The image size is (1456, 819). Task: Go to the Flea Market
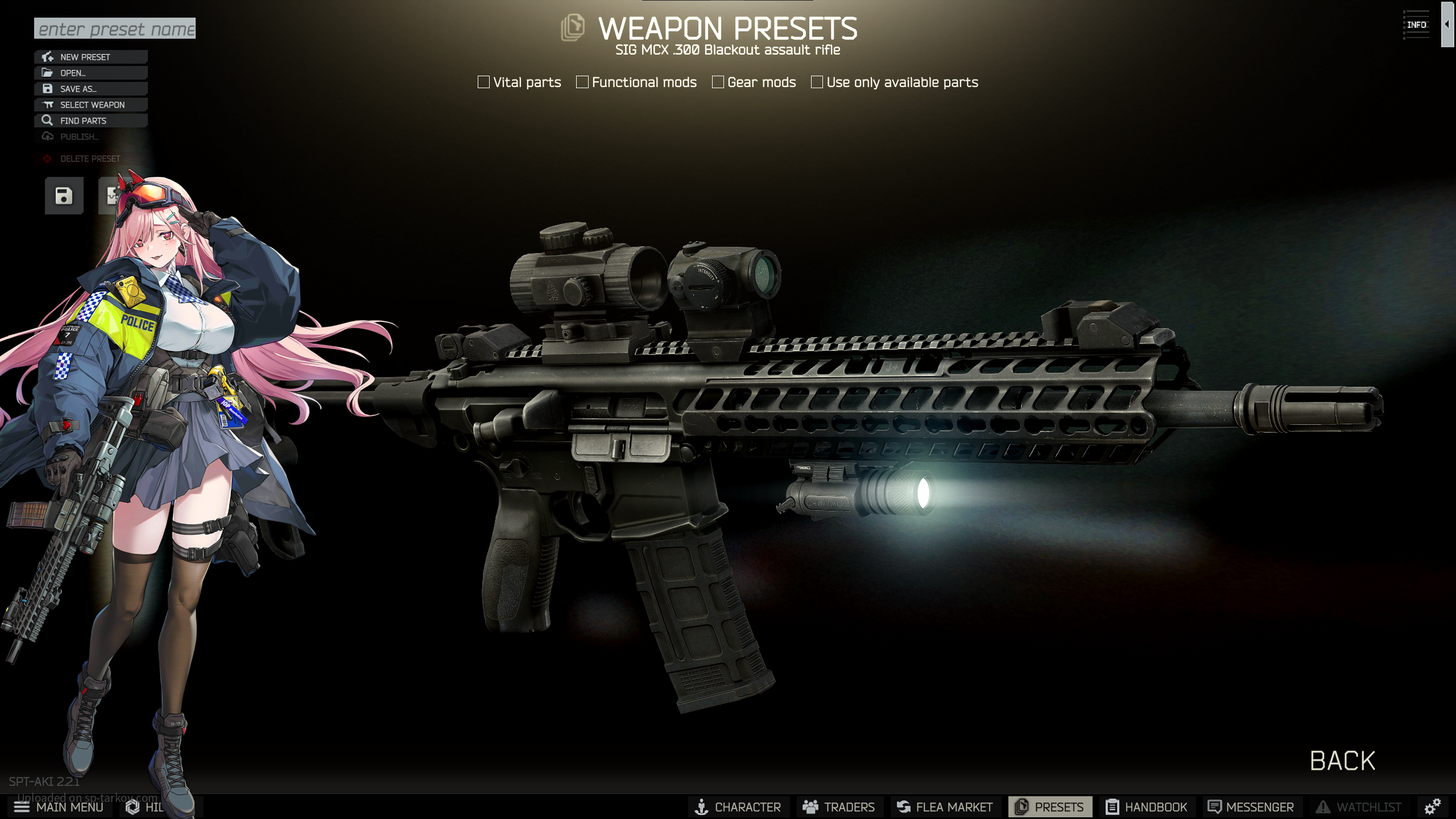coord(945,807)
